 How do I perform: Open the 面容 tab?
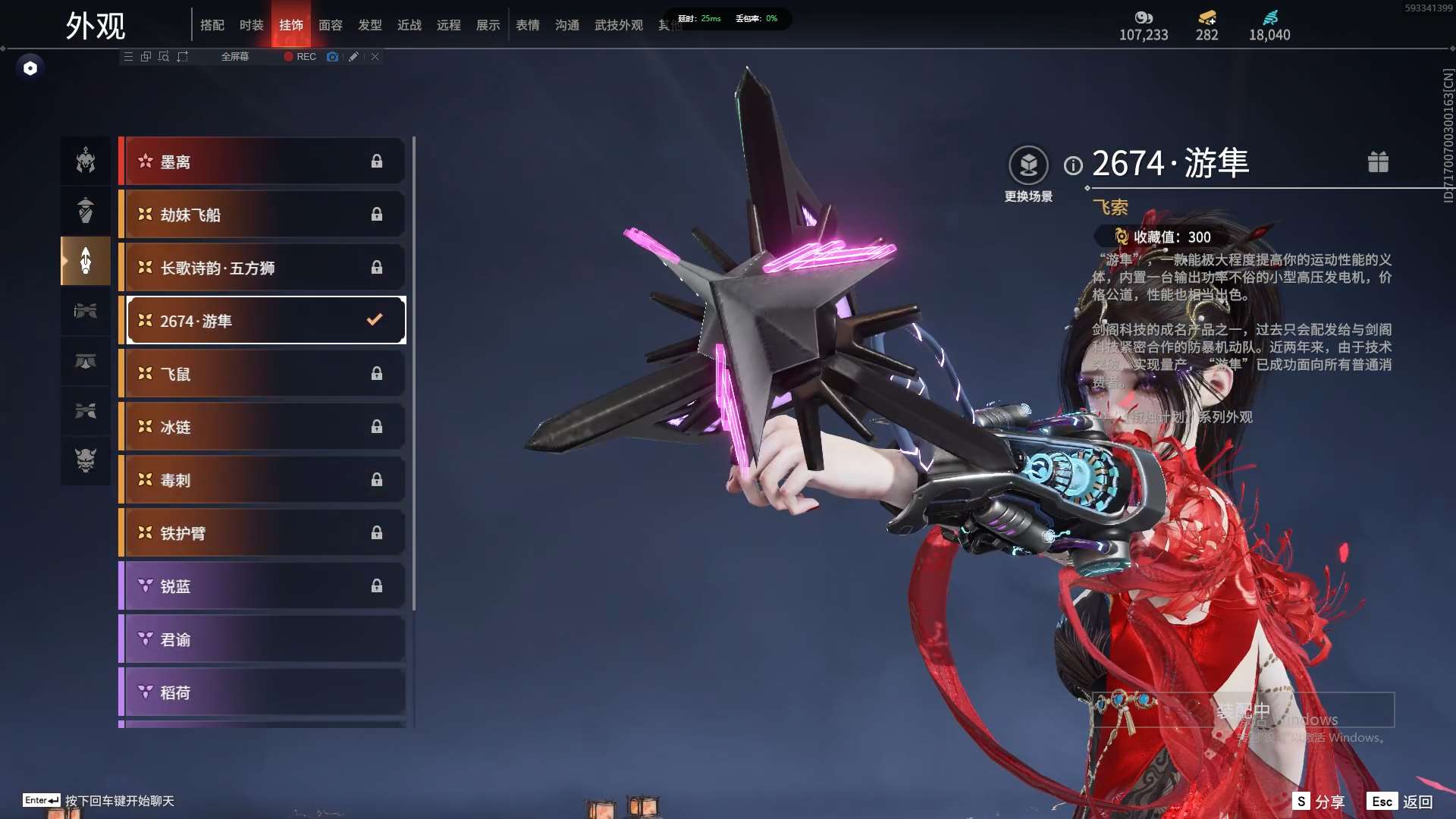click(330, 25)
